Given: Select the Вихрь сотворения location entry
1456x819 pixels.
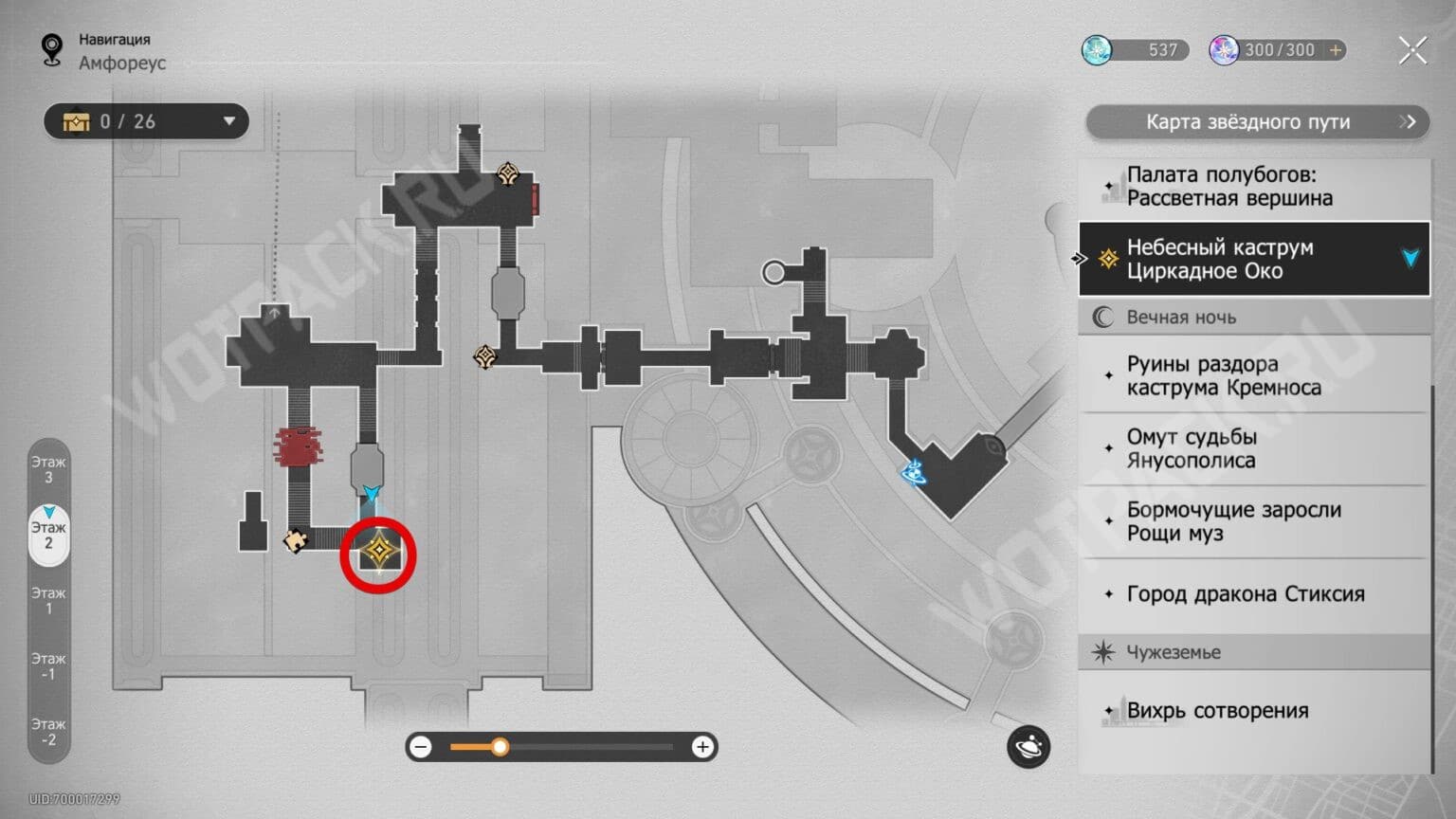Looking at the screenshot, I should click(x=1217, y=711).
